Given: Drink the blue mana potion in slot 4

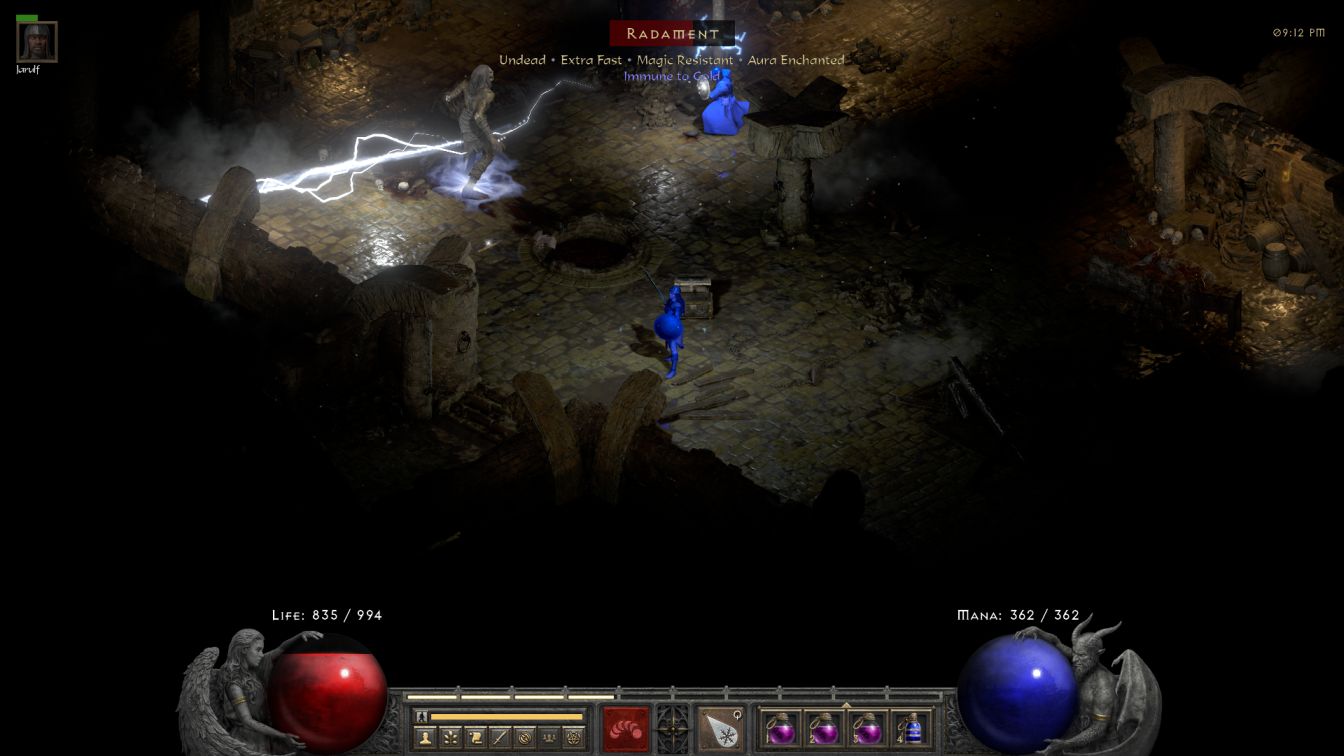Looking at the screenshot, I should tap(911, 728).
